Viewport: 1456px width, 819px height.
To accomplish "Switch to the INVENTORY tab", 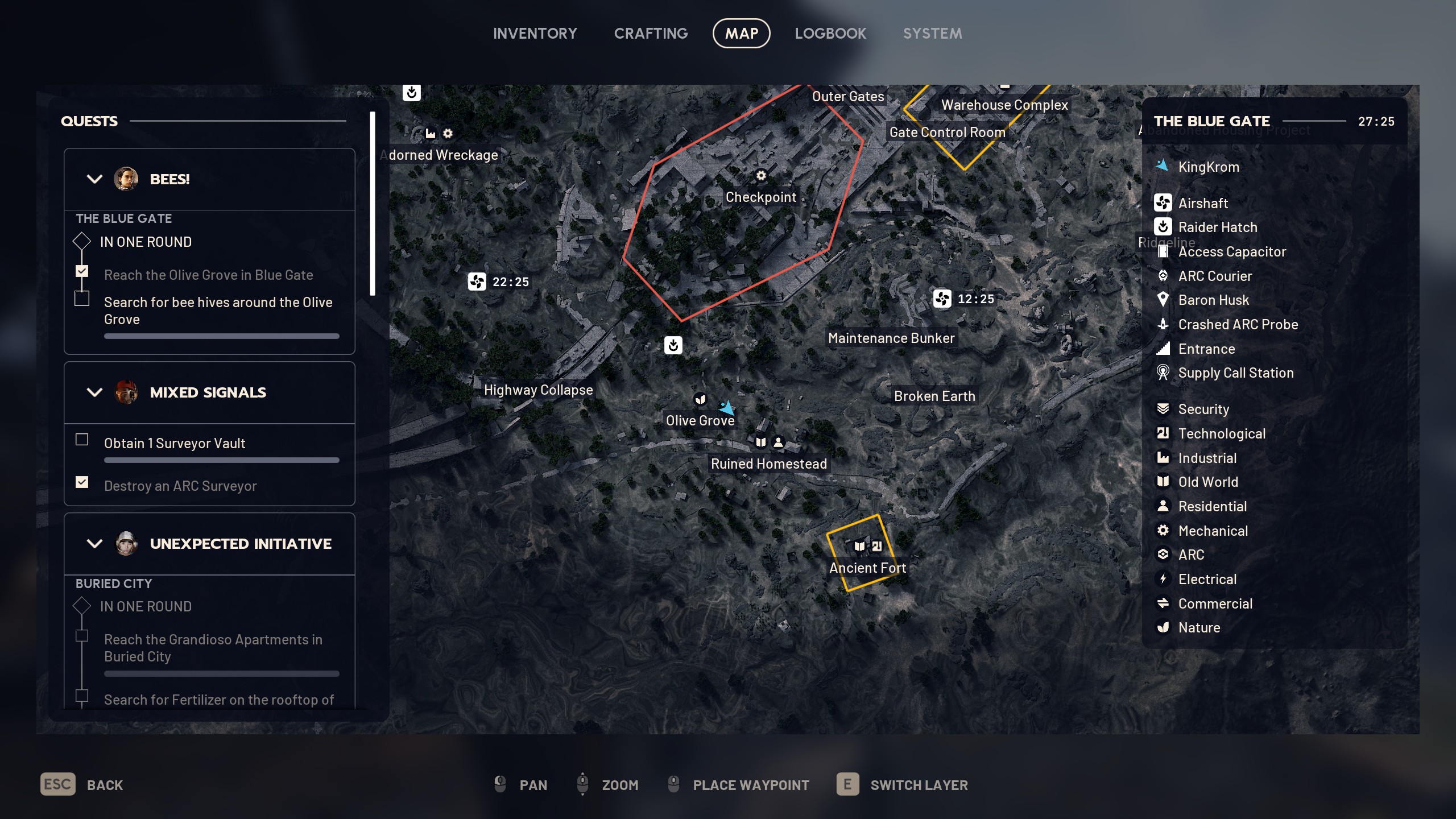I will [535, 33].
